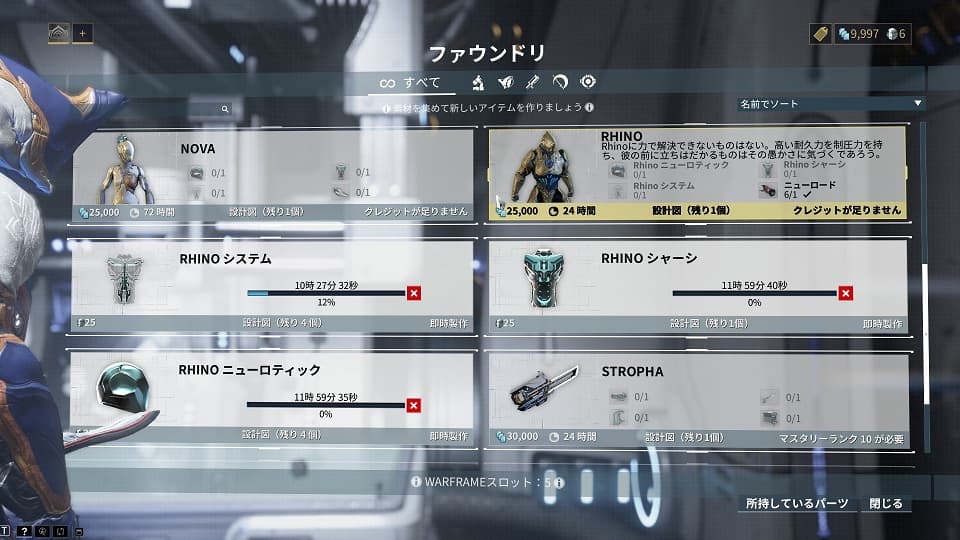Click the plus button beside the player emblem
The width and height of the screenshot is (960, 540).
[83, 33]
